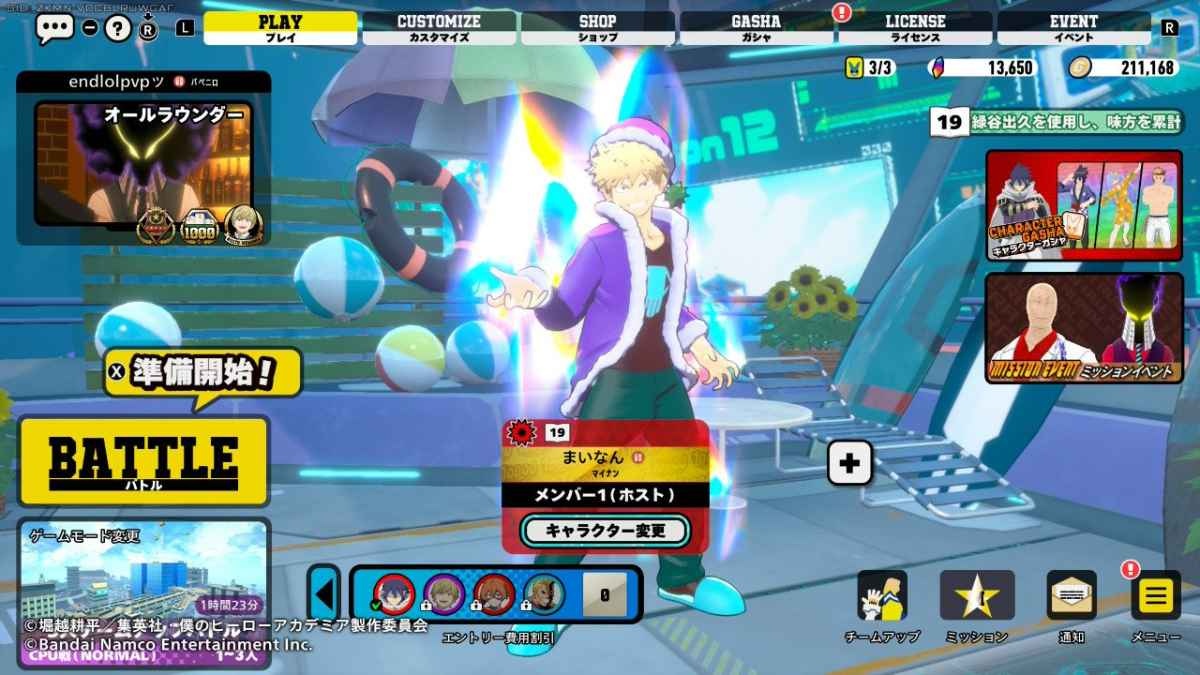Click the キャラクター変更 character change button
Screen dimensions: 1200x675
tap(605, 530)
